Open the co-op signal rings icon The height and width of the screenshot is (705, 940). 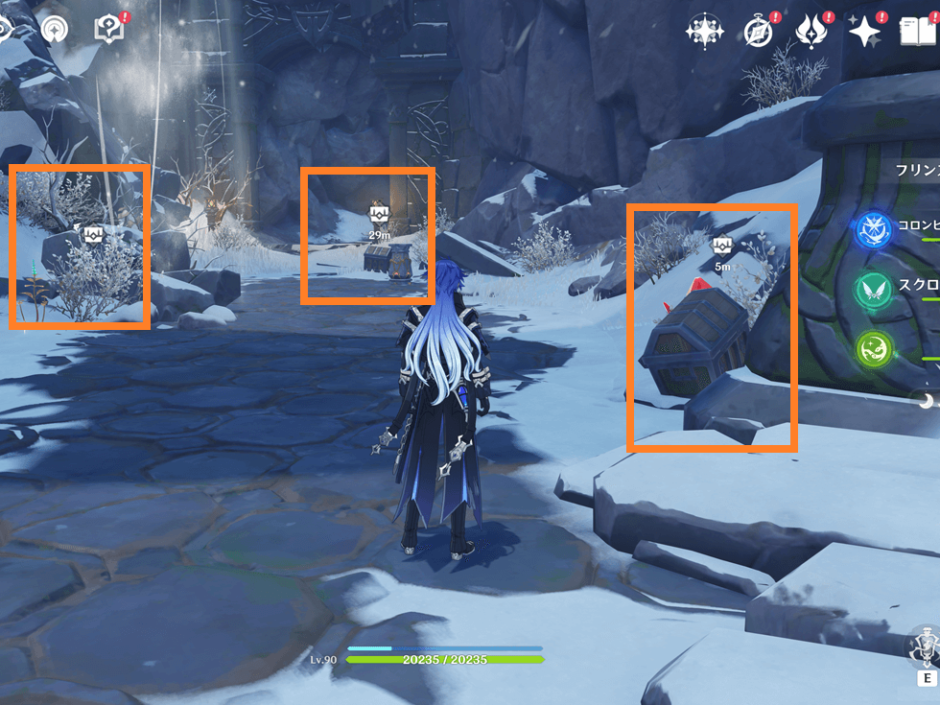tap(54, 29)
